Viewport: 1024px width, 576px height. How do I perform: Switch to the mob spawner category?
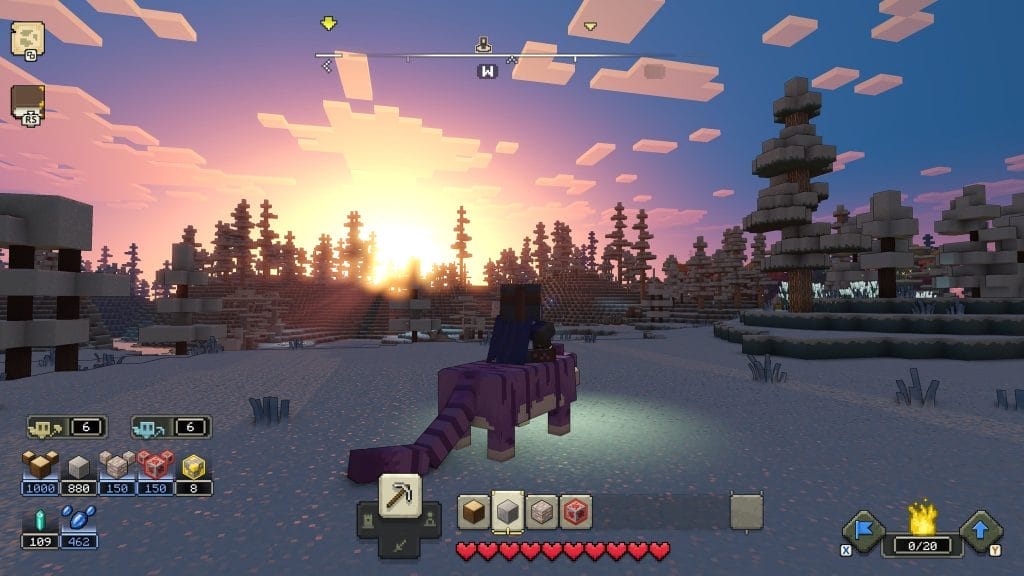coord(429,518)
